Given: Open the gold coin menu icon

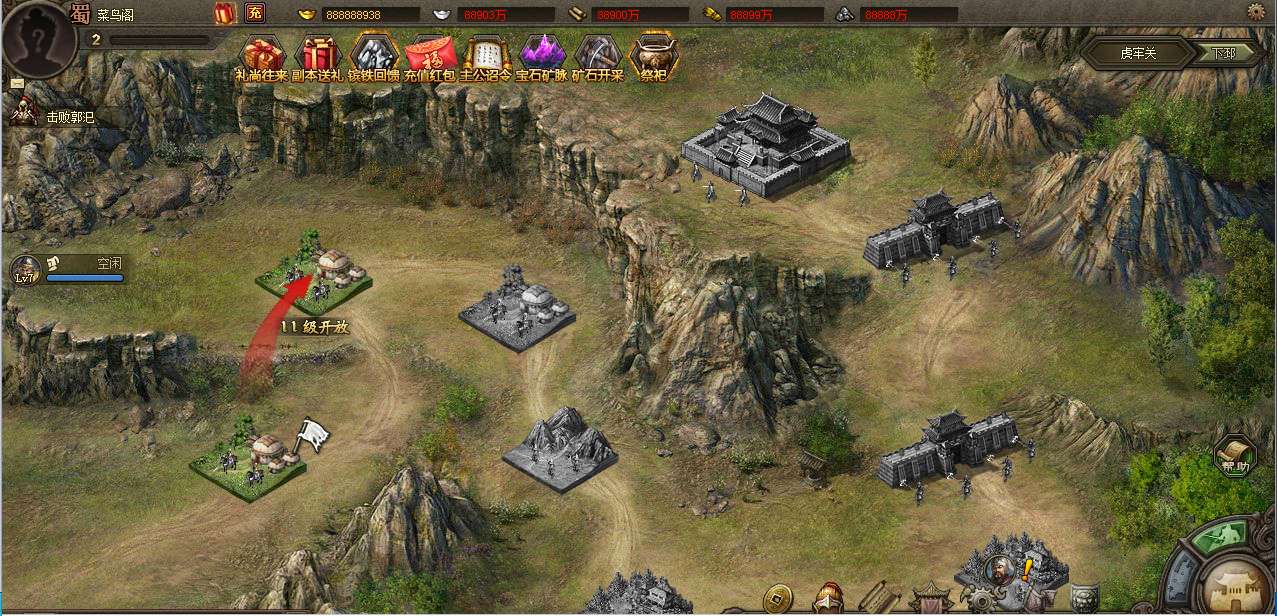Looking at the screenshot, I should tap(776, 599).
